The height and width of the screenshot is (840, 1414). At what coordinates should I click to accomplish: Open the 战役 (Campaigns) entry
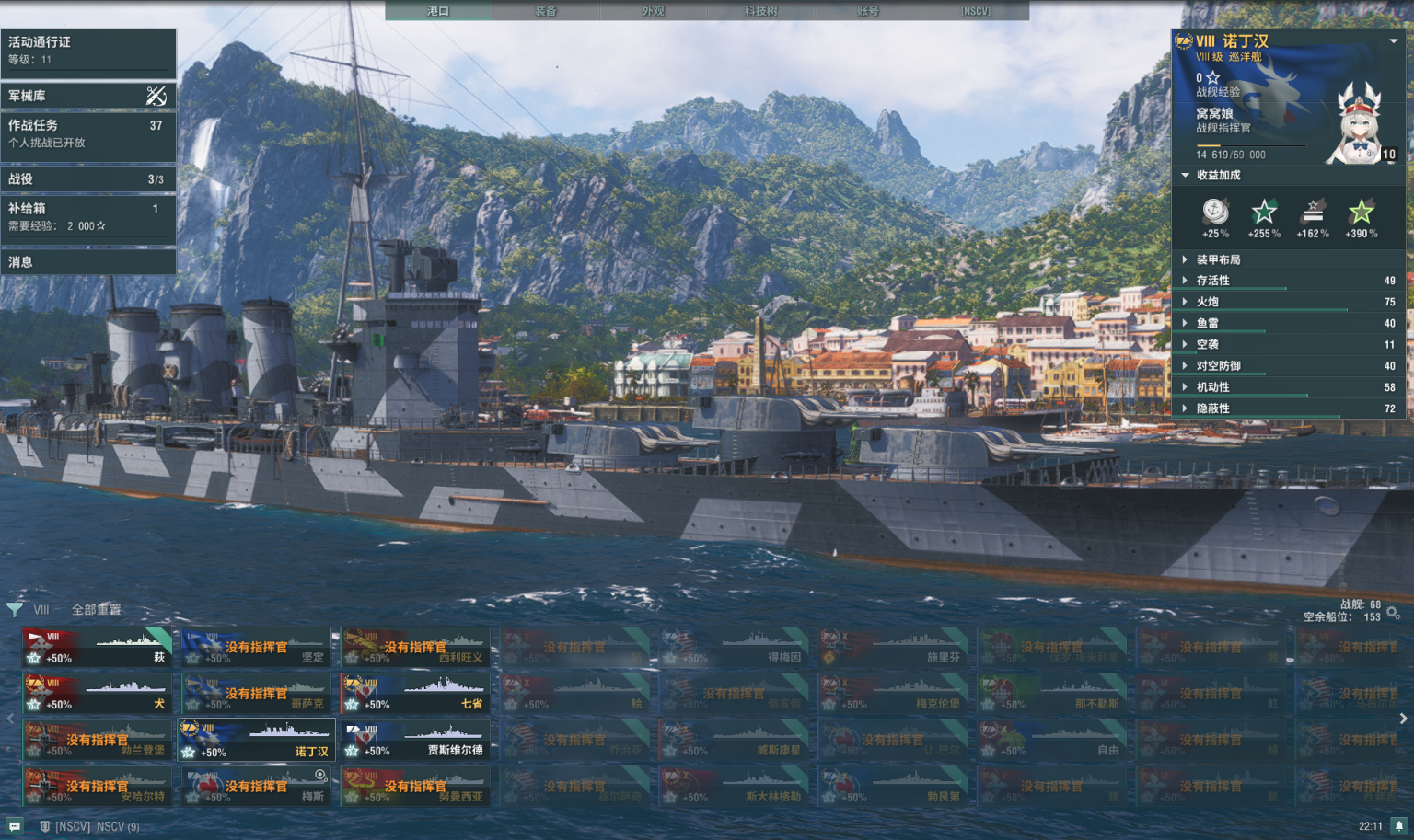coord(88,179)
